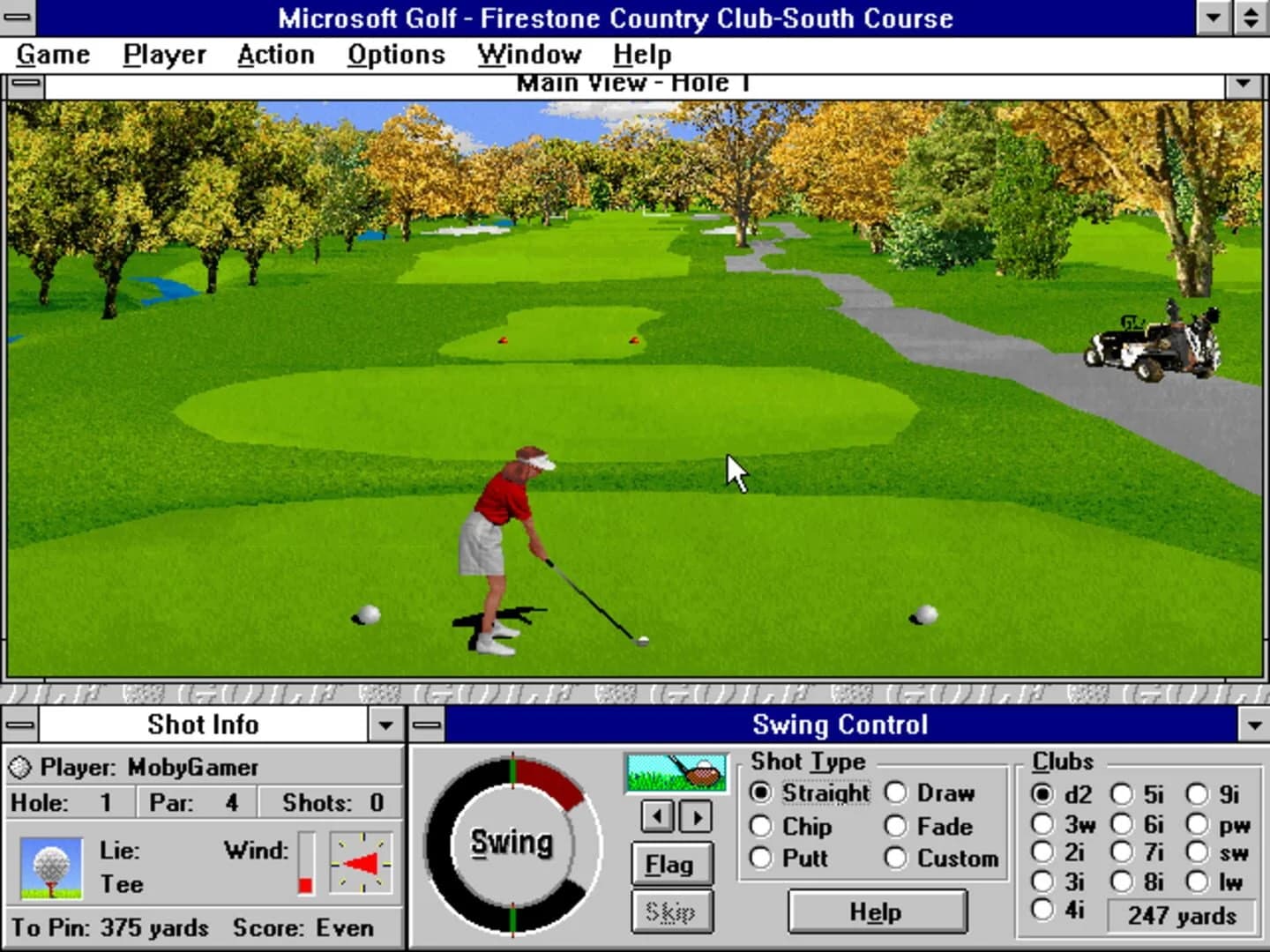Open the Main View control-menu box

pos(26,83)
